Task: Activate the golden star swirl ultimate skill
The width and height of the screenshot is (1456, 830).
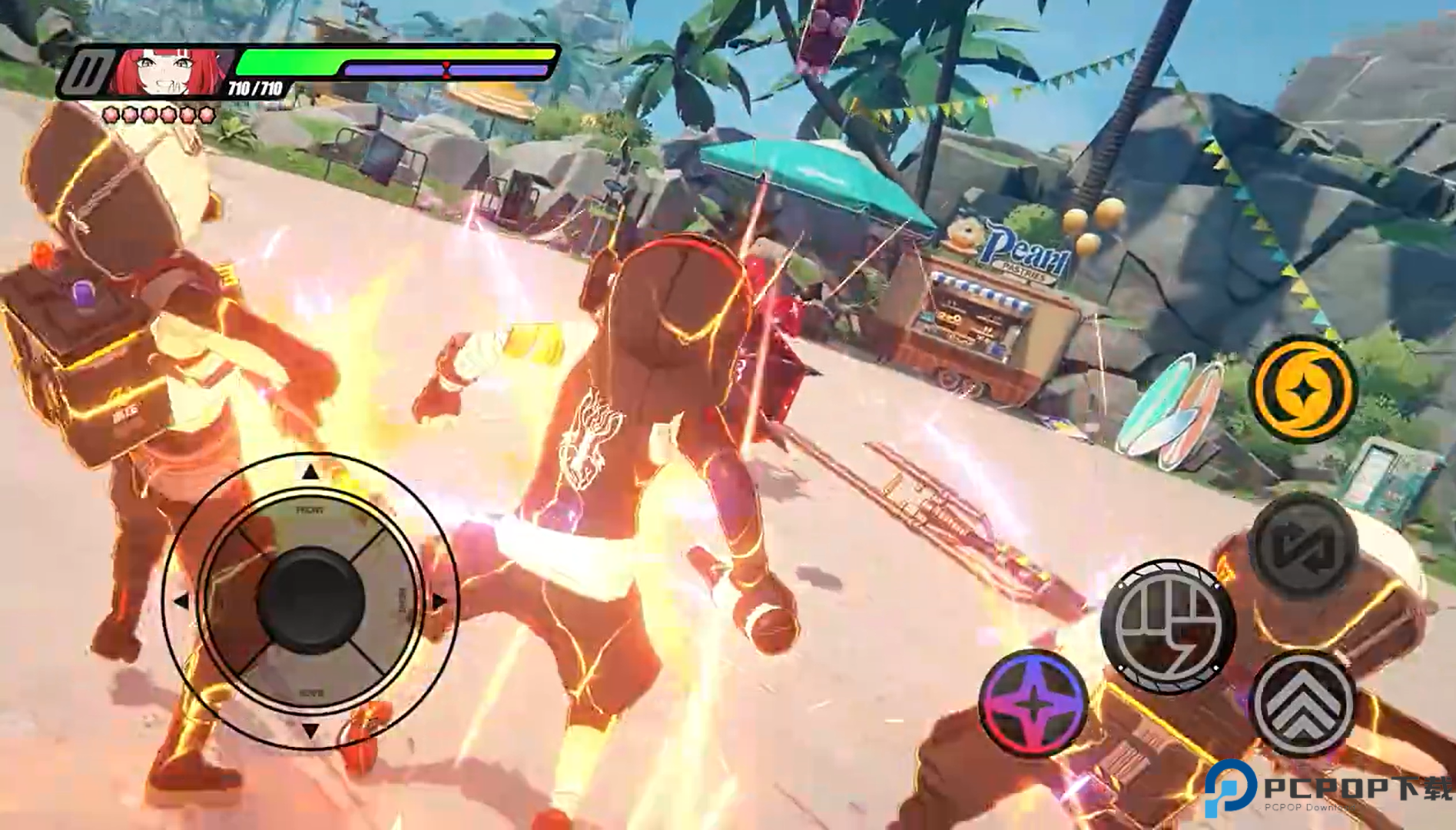Action: 1302,390
